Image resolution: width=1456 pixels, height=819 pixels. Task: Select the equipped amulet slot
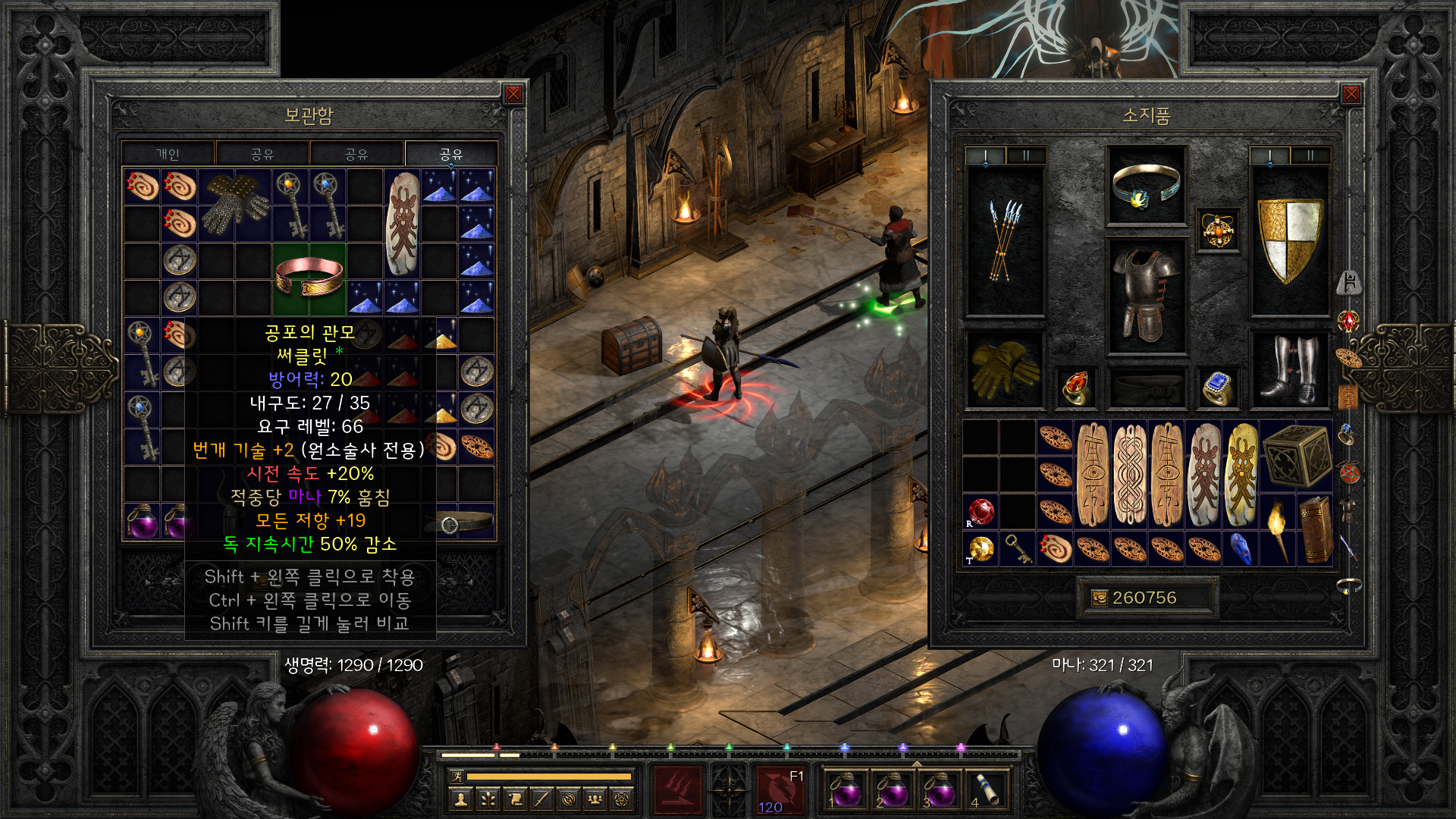1218,230
